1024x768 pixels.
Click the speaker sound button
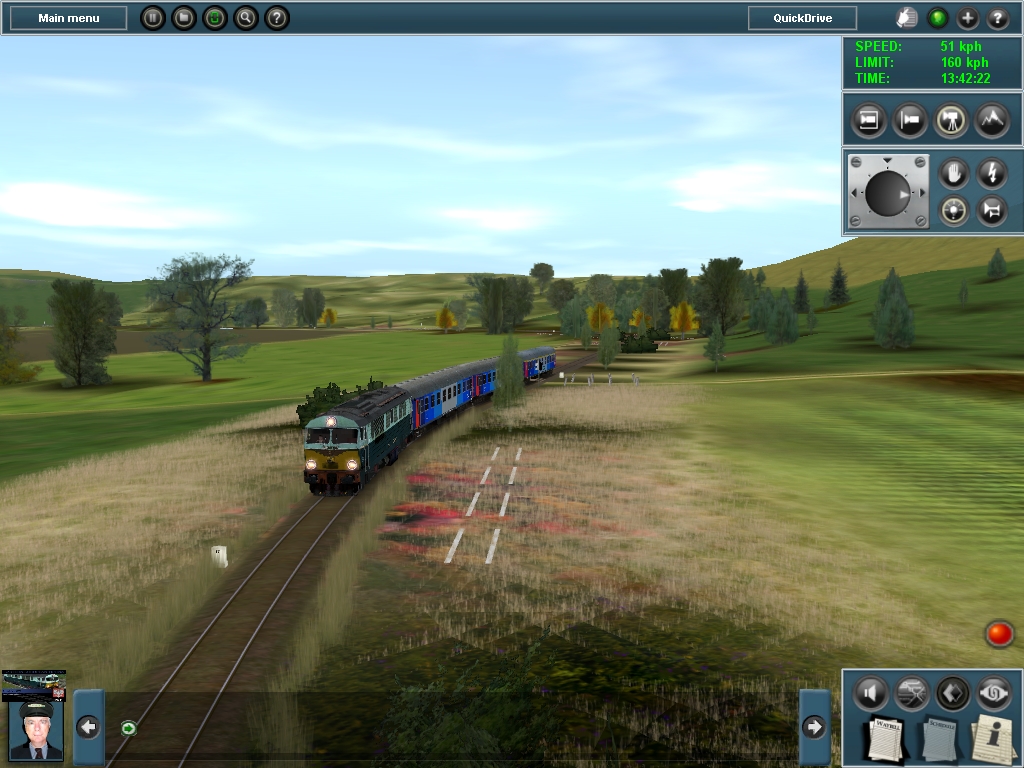871,693
